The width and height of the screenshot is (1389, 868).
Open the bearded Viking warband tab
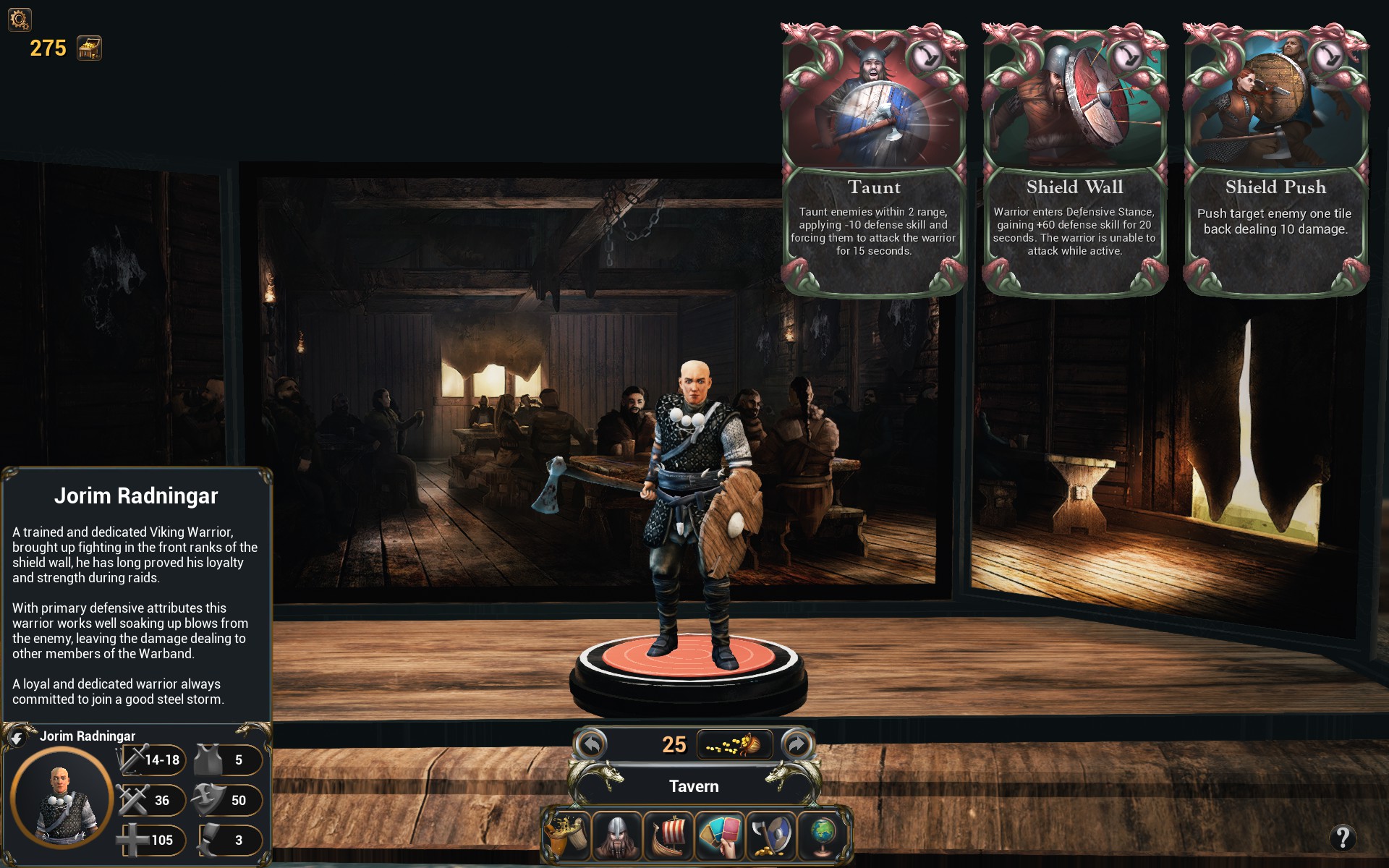click(617, 835)
